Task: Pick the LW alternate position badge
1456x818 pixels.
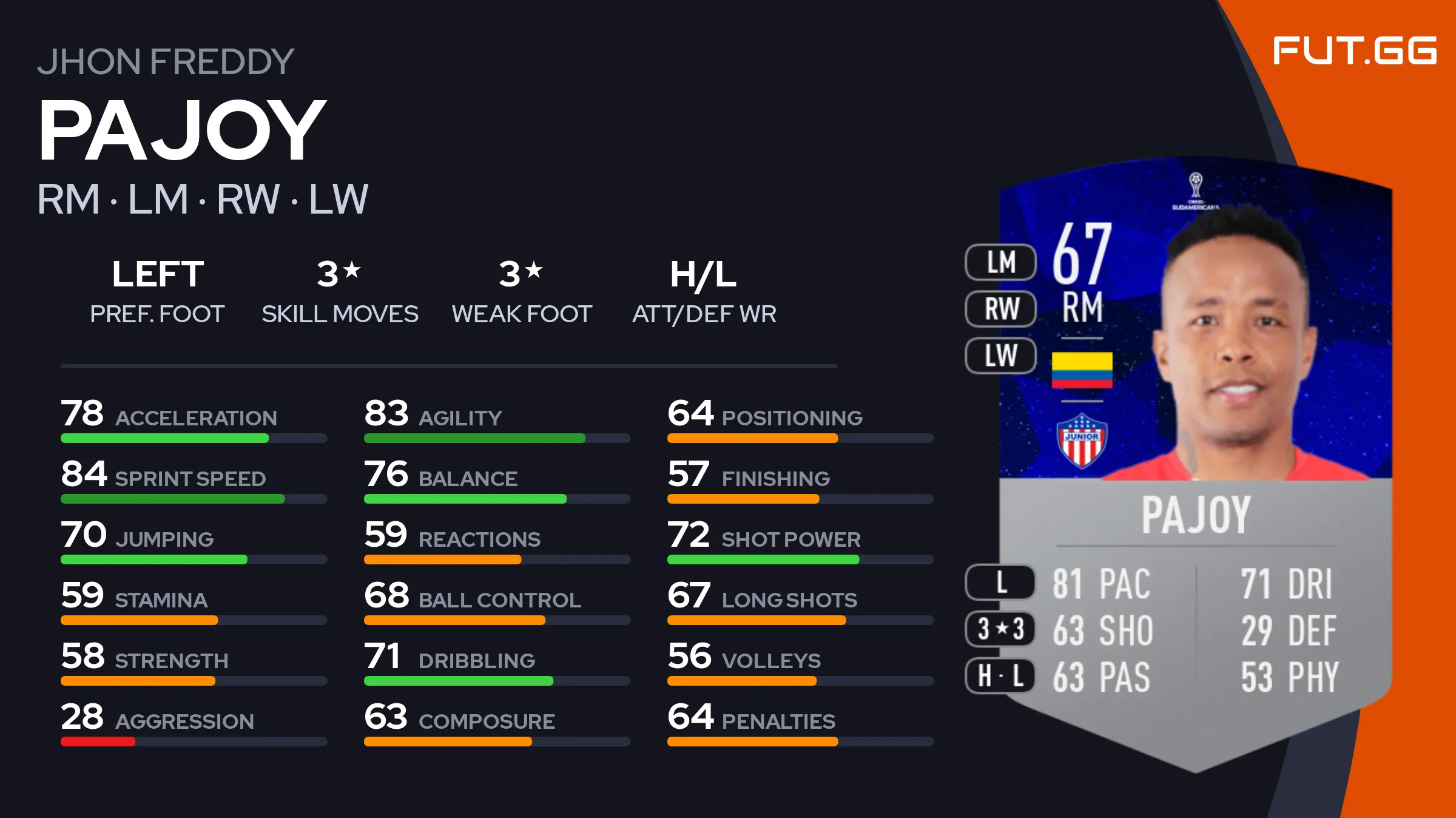Action: (x=1000, y=356)
